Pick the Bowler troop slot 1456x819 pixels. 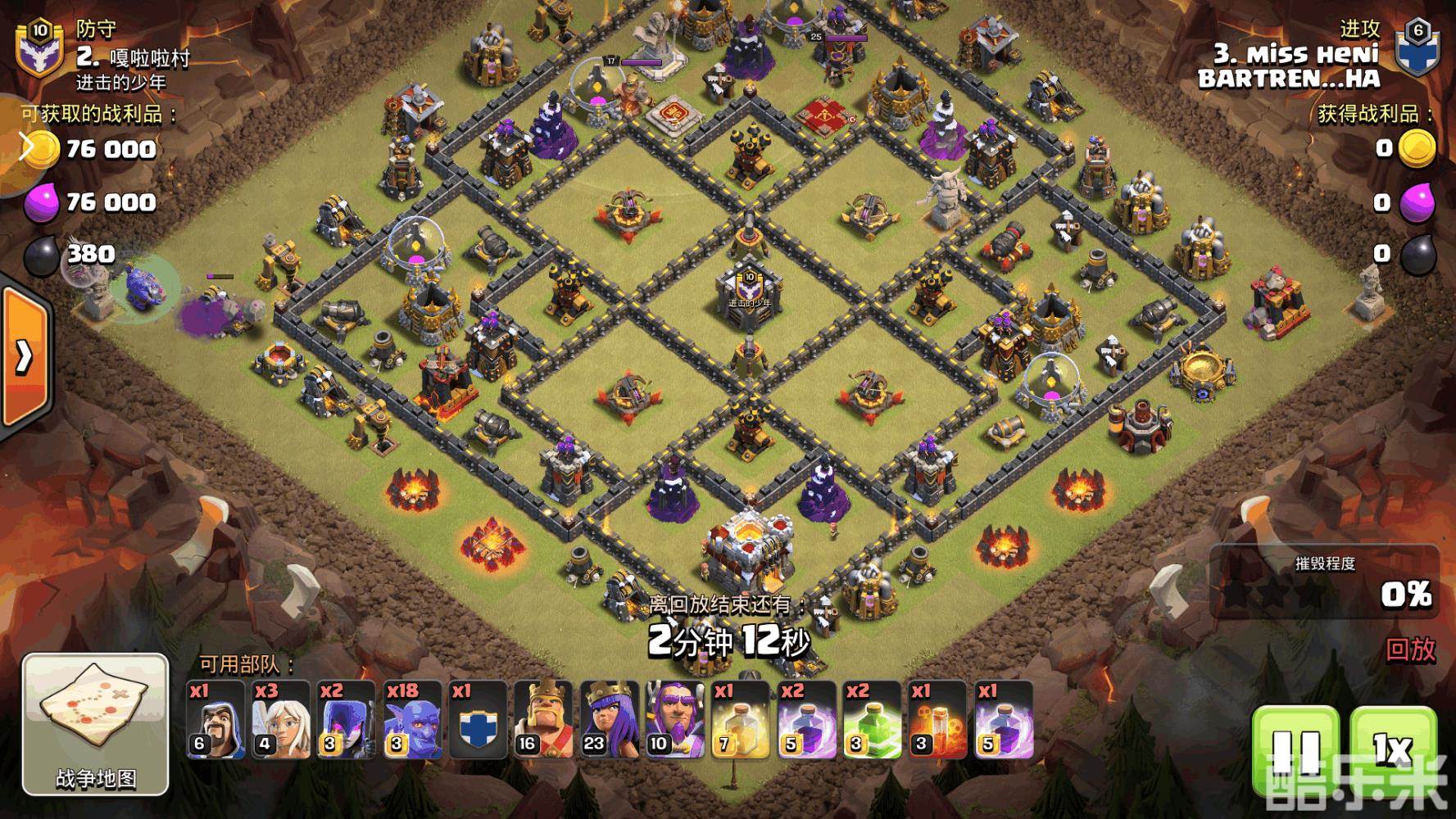tap(413, 720)
